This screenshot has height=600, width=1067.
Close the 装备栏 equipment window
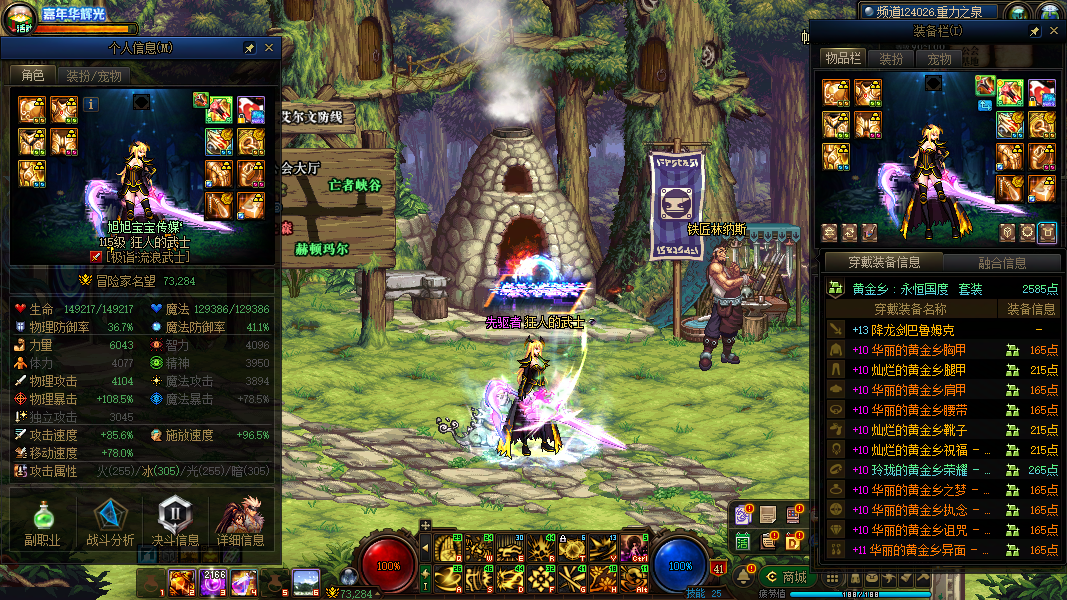(1054, 32)
